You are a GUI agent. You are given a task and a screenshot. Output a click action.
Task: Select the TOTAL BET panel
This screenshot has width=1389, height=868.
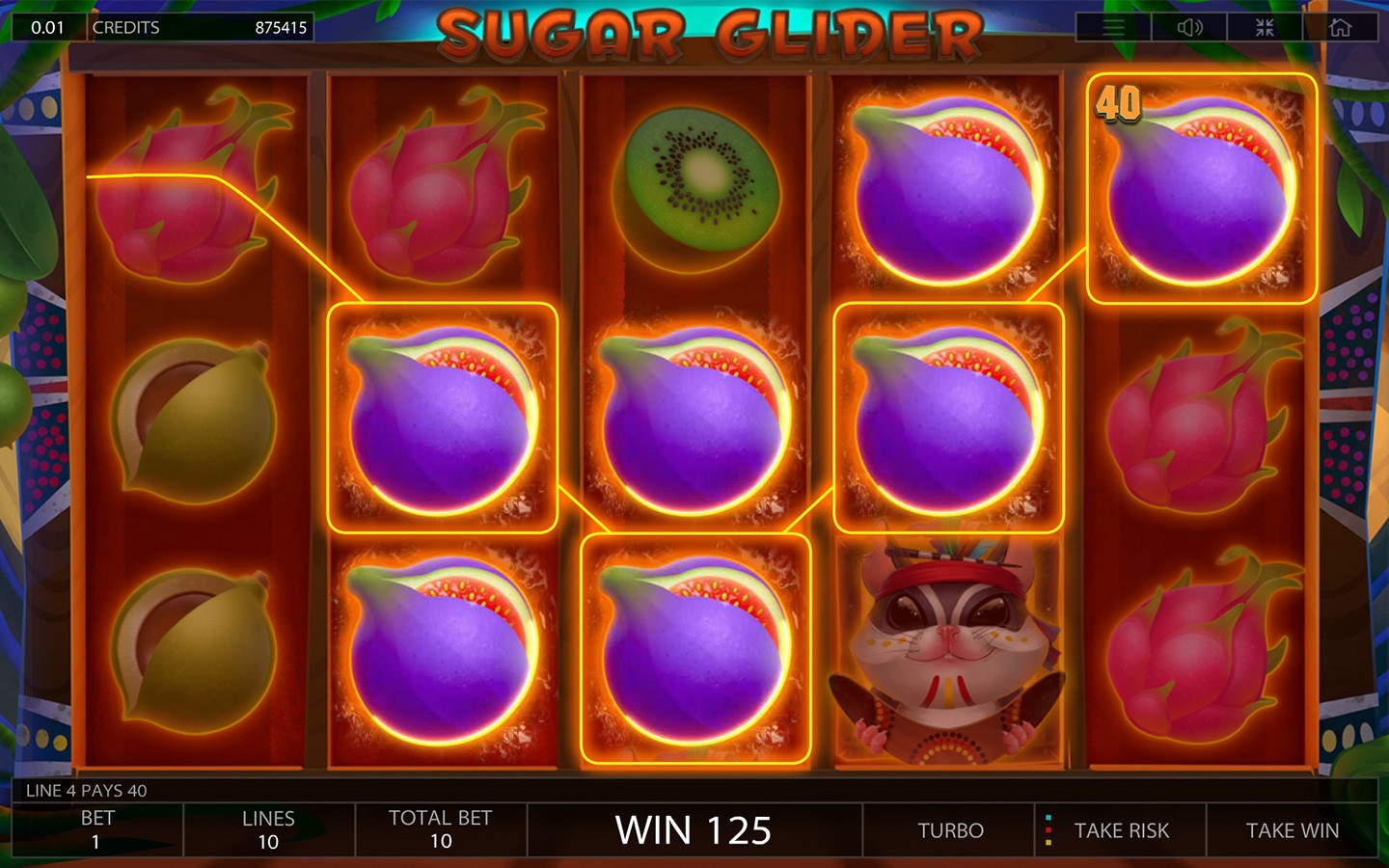pyautogui.click(x=440, y=829)
